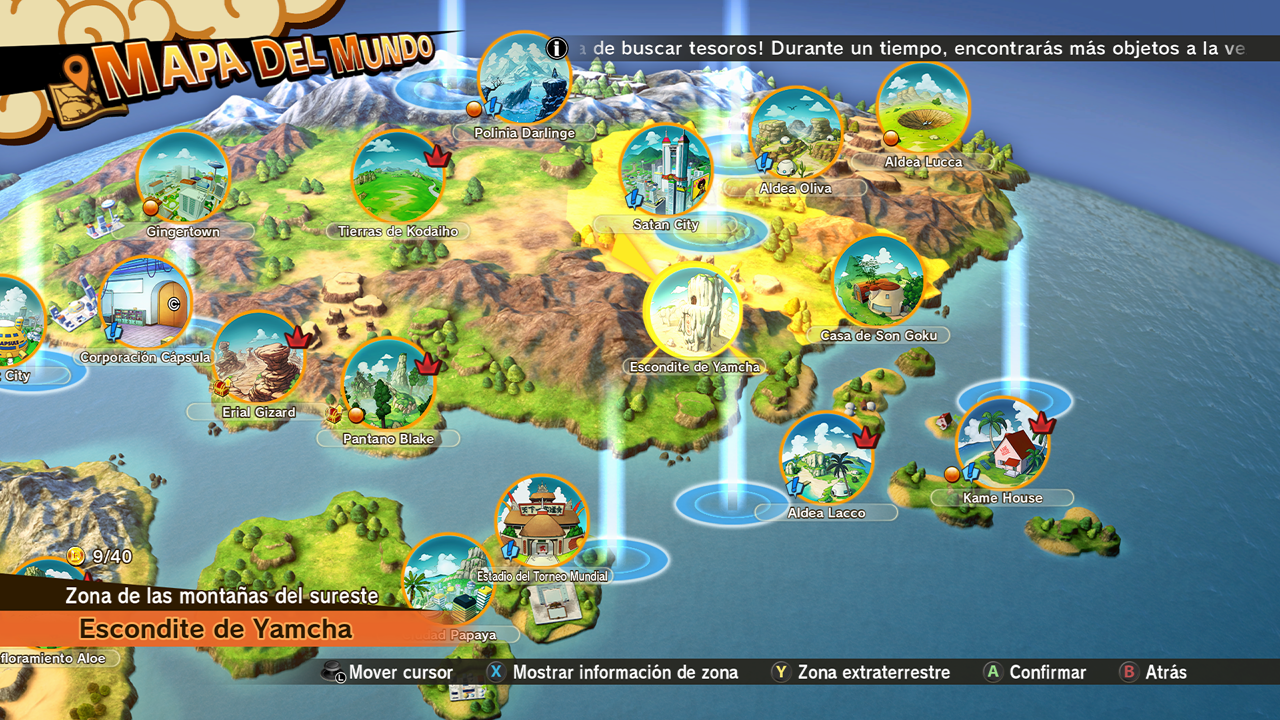Select Estadio del Torneo Mundial marker

tap(542, 520)
